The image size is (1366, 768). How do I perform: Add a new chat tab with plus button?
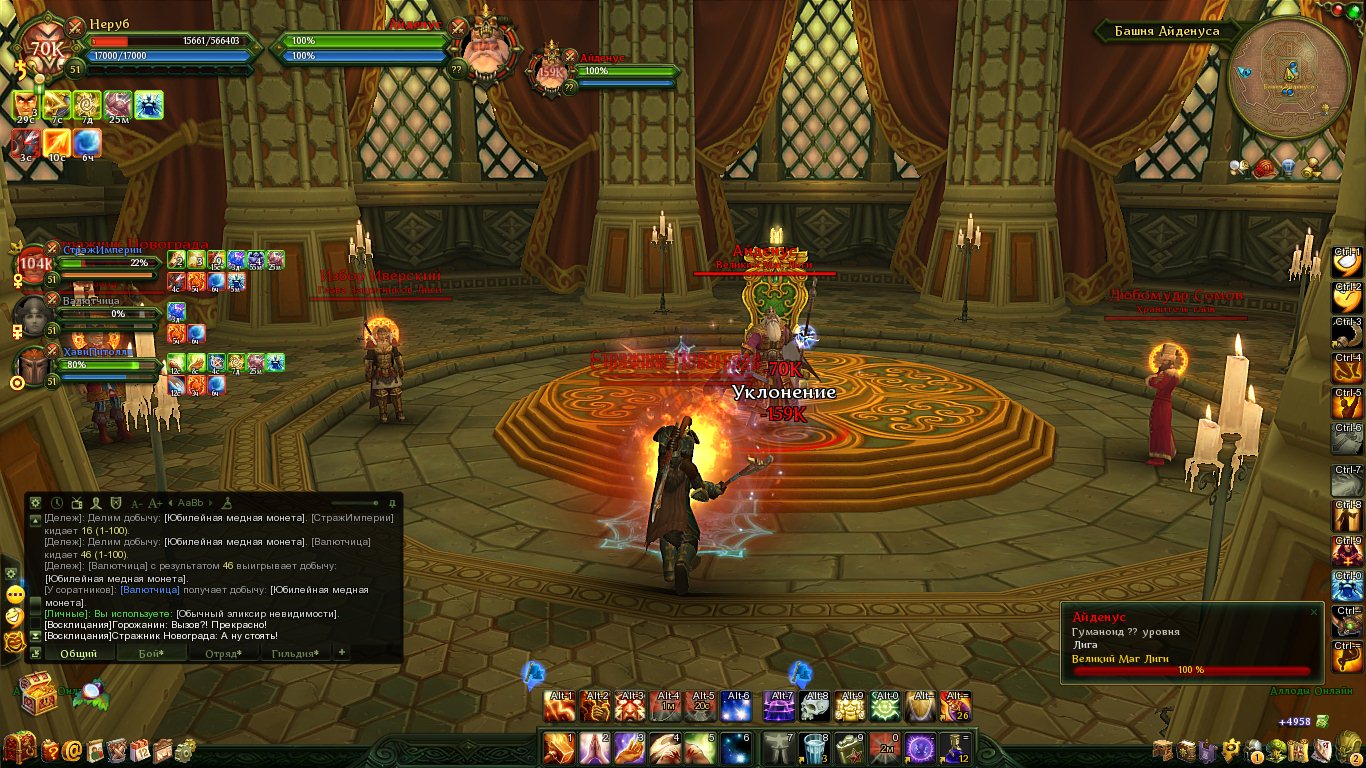[342, 652]
